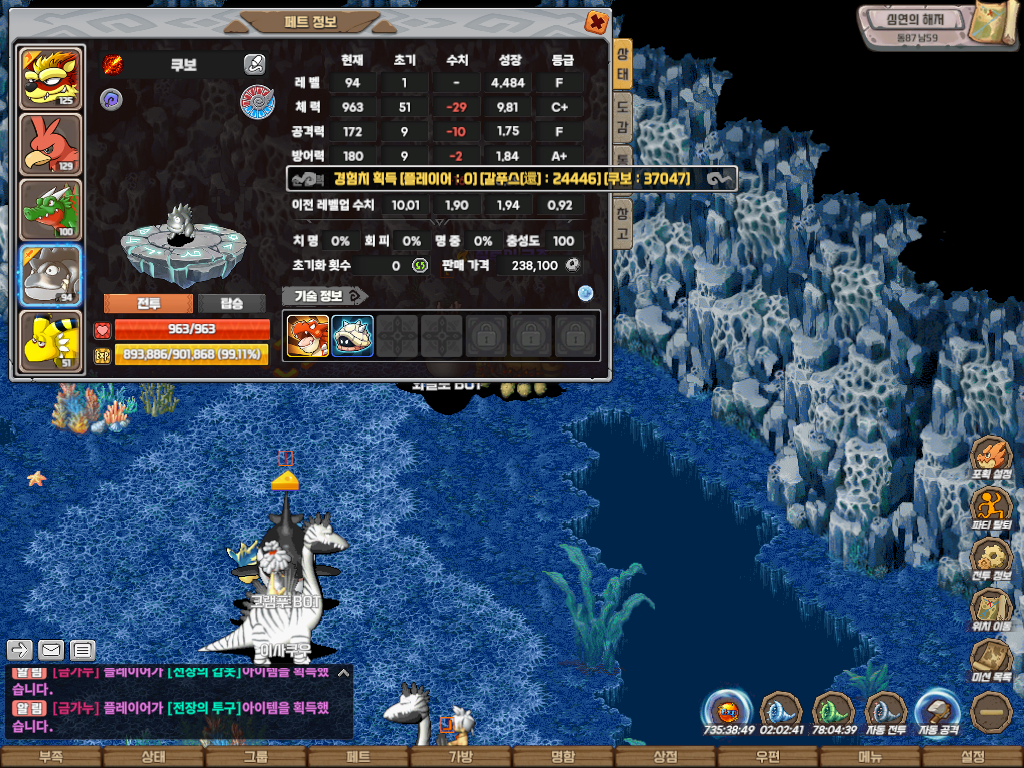The image size is (1024, 768).
Task: Select the yellow lion pet portrait (level 125)
Action: click(x=50, y=78)
